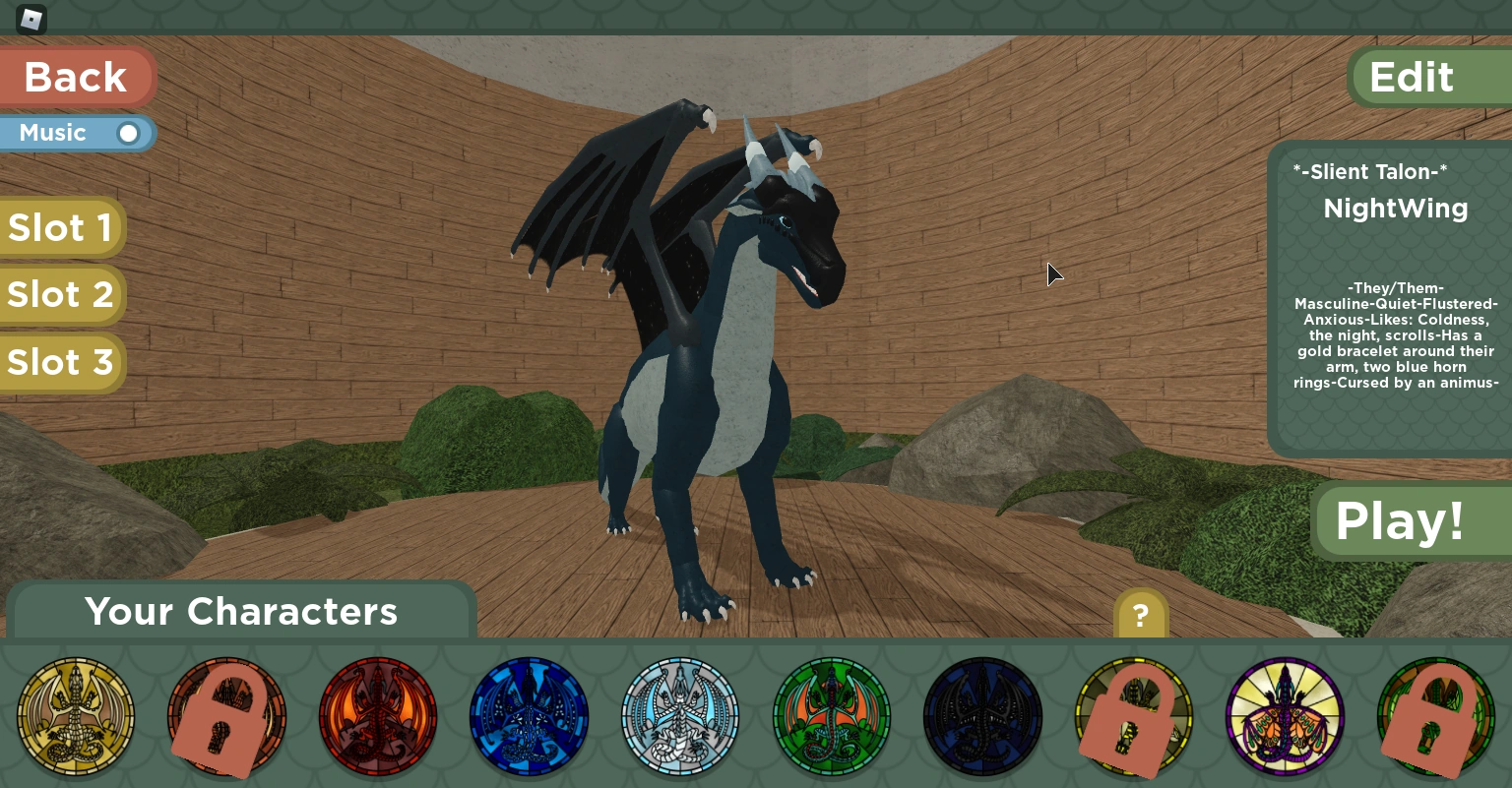Open the question mark help button
The width and height of the screenshot is (1512, 788).
pos(1140,616)
